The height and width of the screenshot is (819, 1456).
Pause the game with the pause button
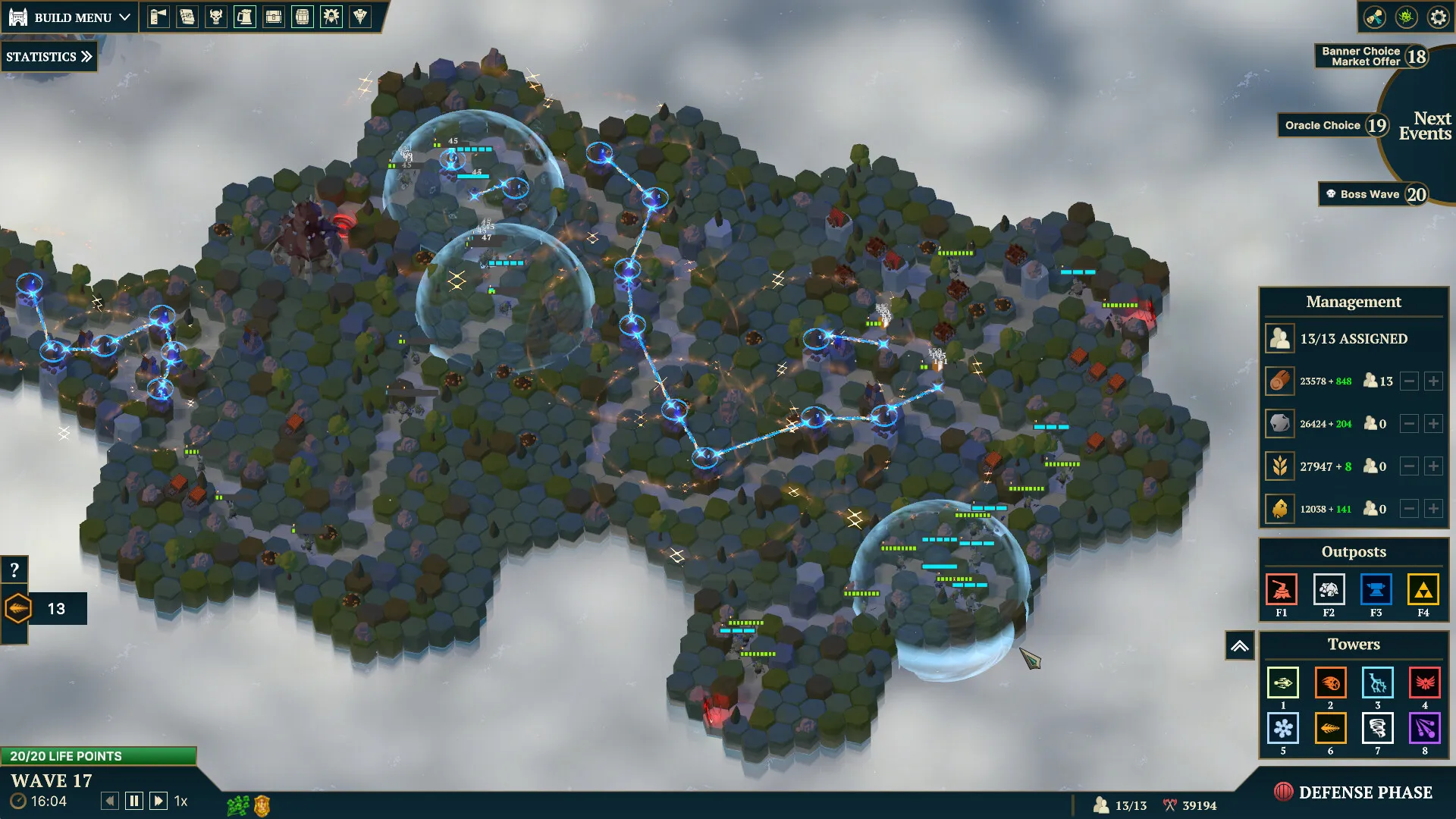pyautogui.click(x=133, y=800)
